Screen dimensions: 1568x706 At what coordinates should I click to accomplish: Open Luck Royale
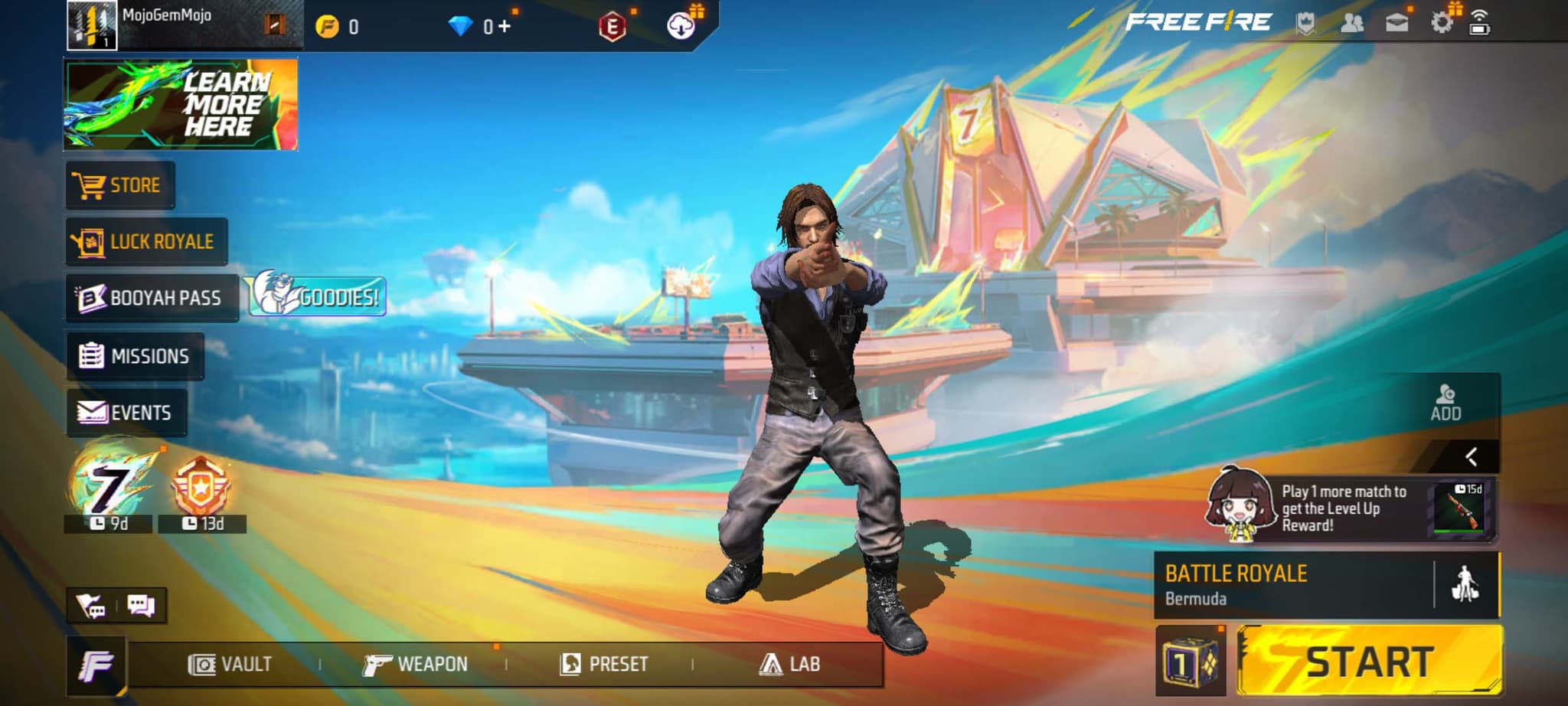pyautogui.click(x=146, y=242)
